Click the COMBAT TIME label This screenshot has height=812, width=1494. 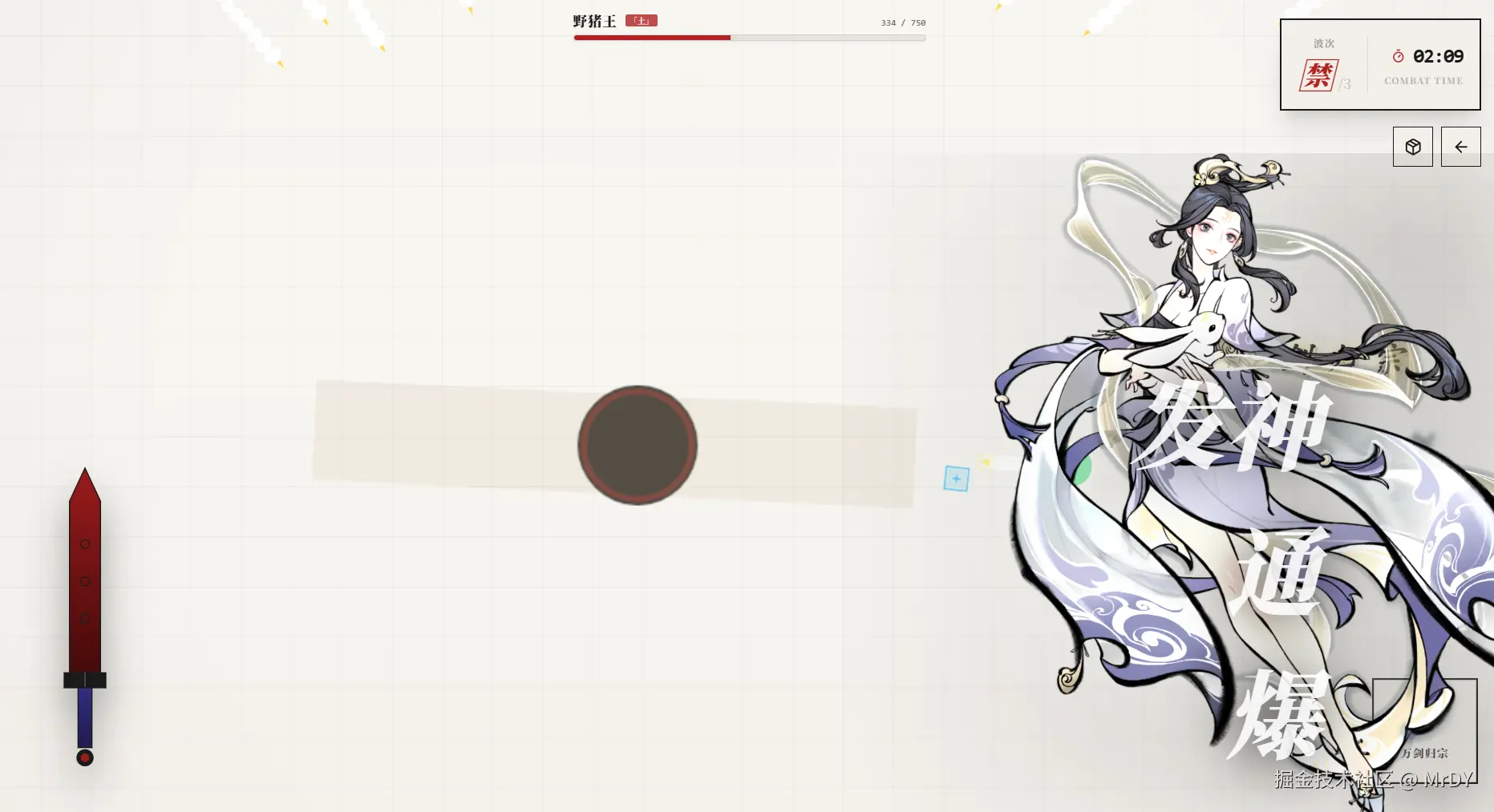[x=1423, y=80]
